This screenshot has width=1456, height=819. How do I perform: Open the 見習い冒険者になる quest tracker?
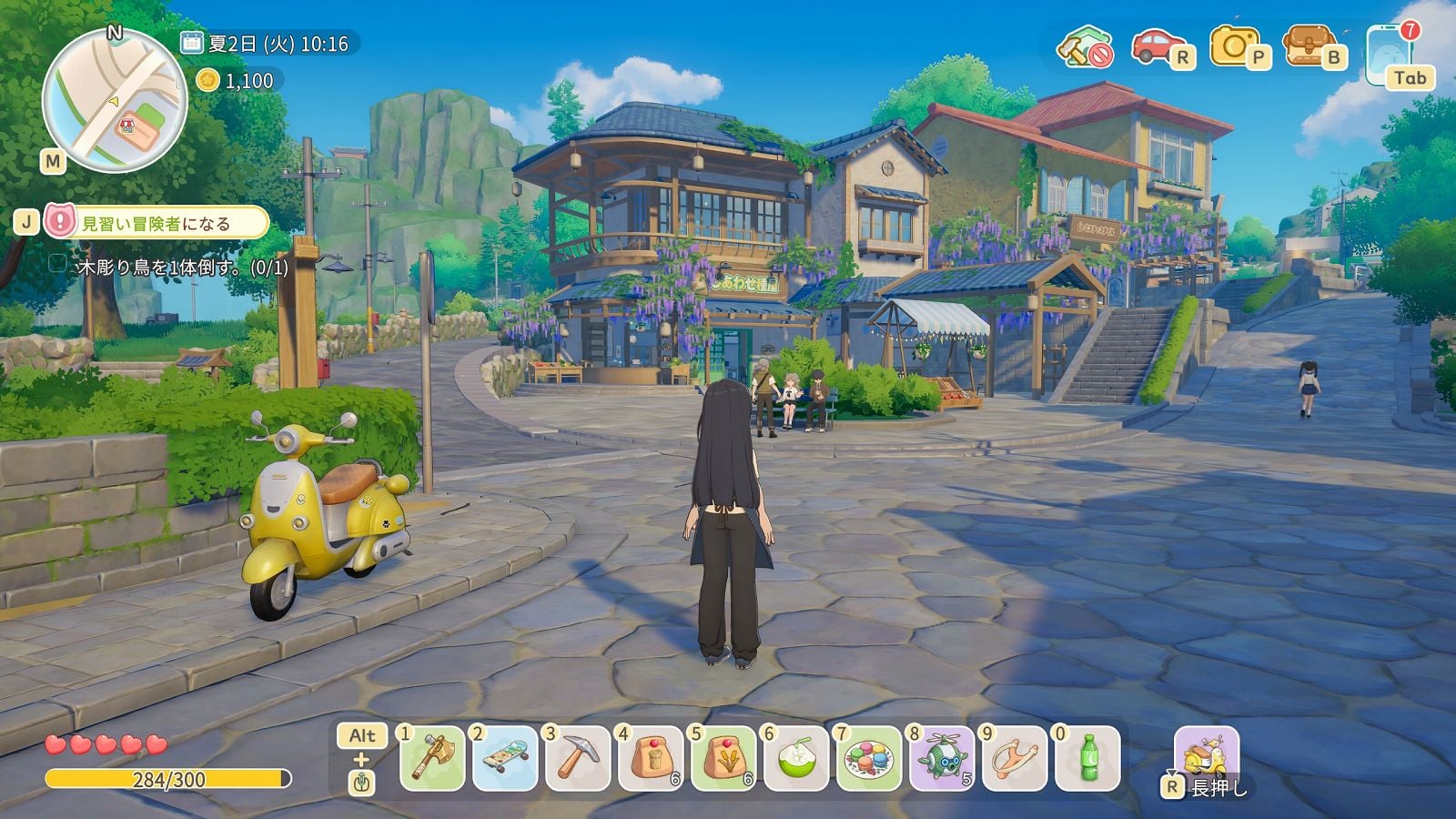pos(157,223)
